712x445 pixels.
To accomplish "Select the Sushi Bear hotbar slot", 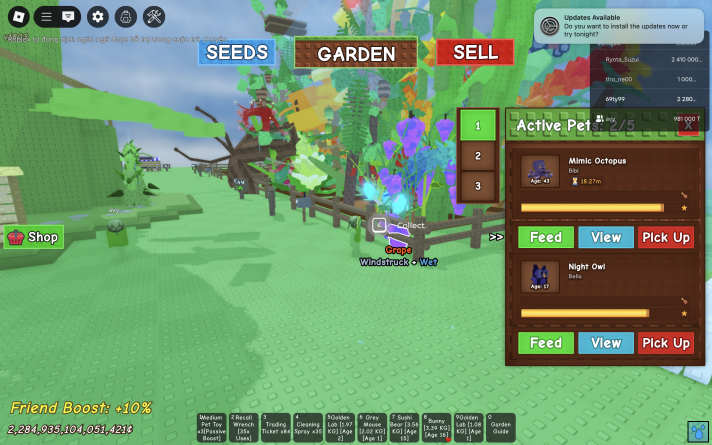I will tap(403, 426).
